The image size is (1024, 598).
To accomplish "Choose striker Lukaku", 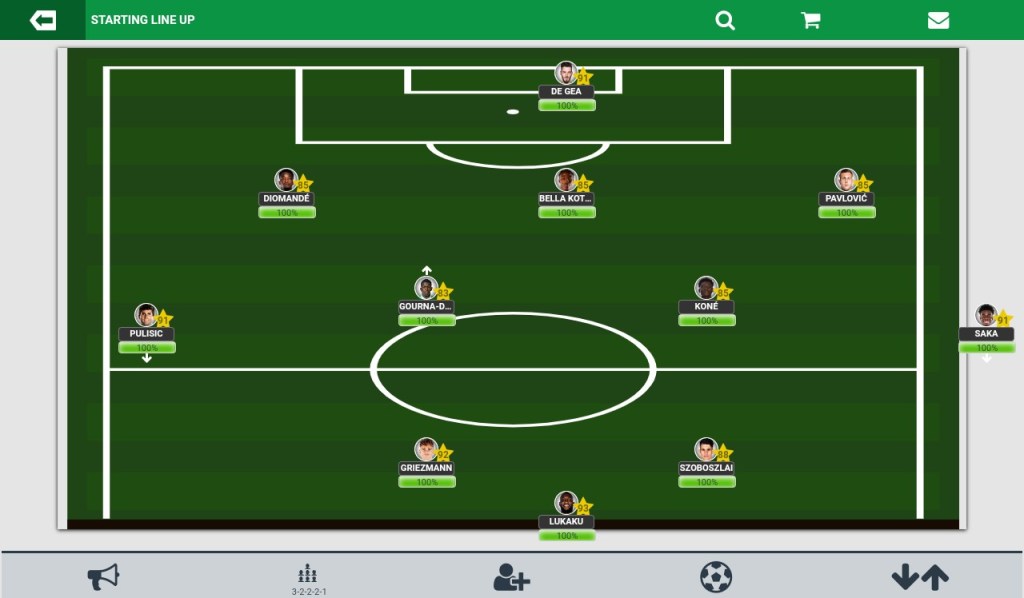I will coord(567,504).
